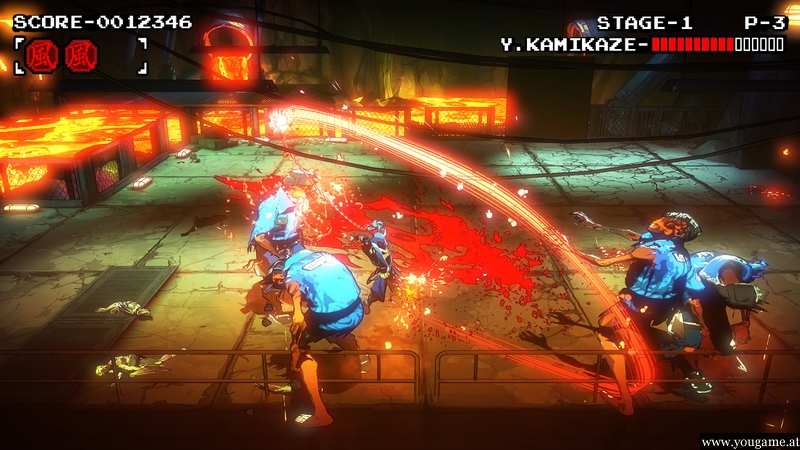Open the www.yougame.at watermark link

[x=748, y=441]
